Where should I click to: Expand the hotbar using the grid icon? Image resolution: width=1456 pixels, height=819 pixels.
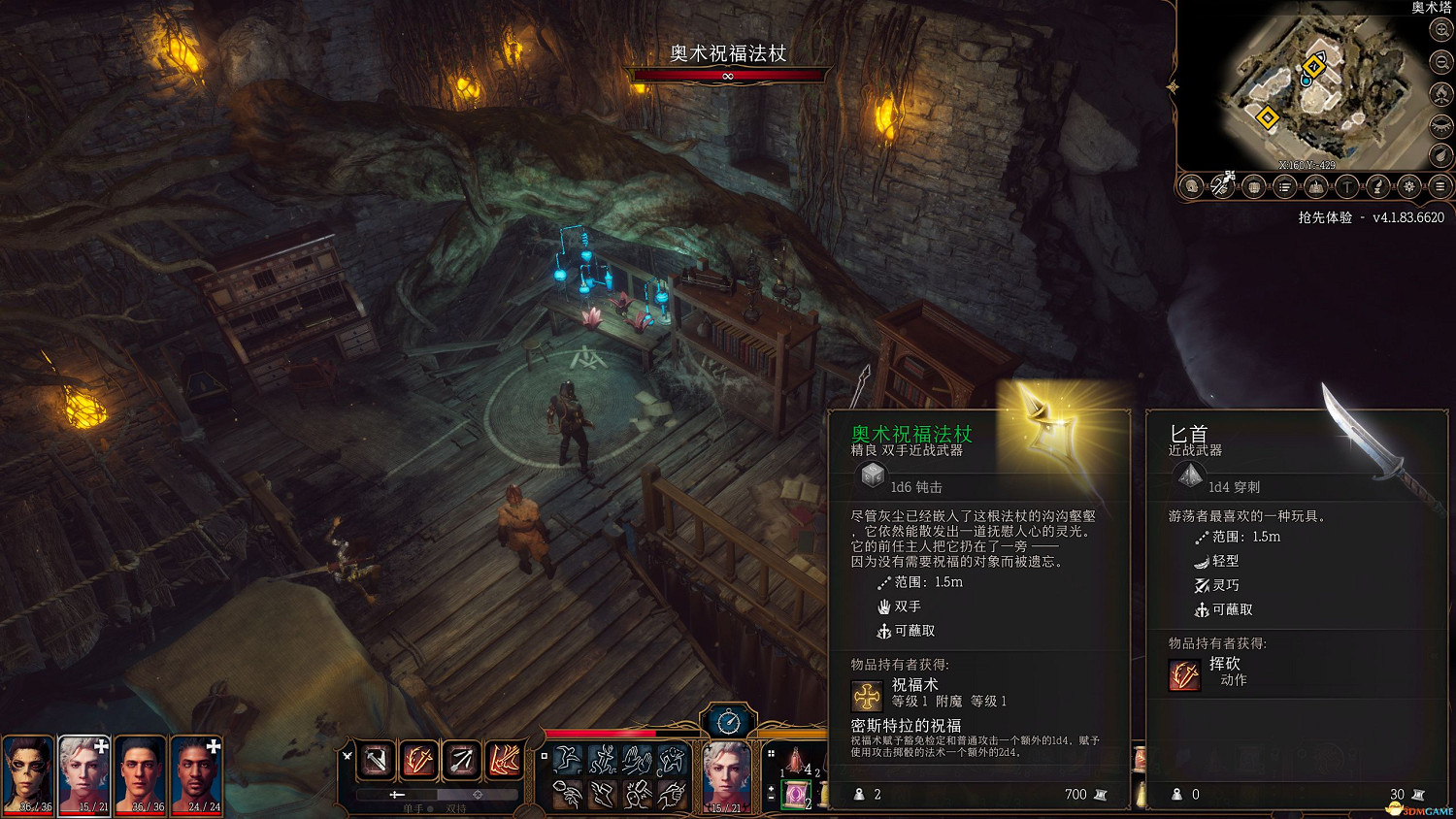pos(771,753)
